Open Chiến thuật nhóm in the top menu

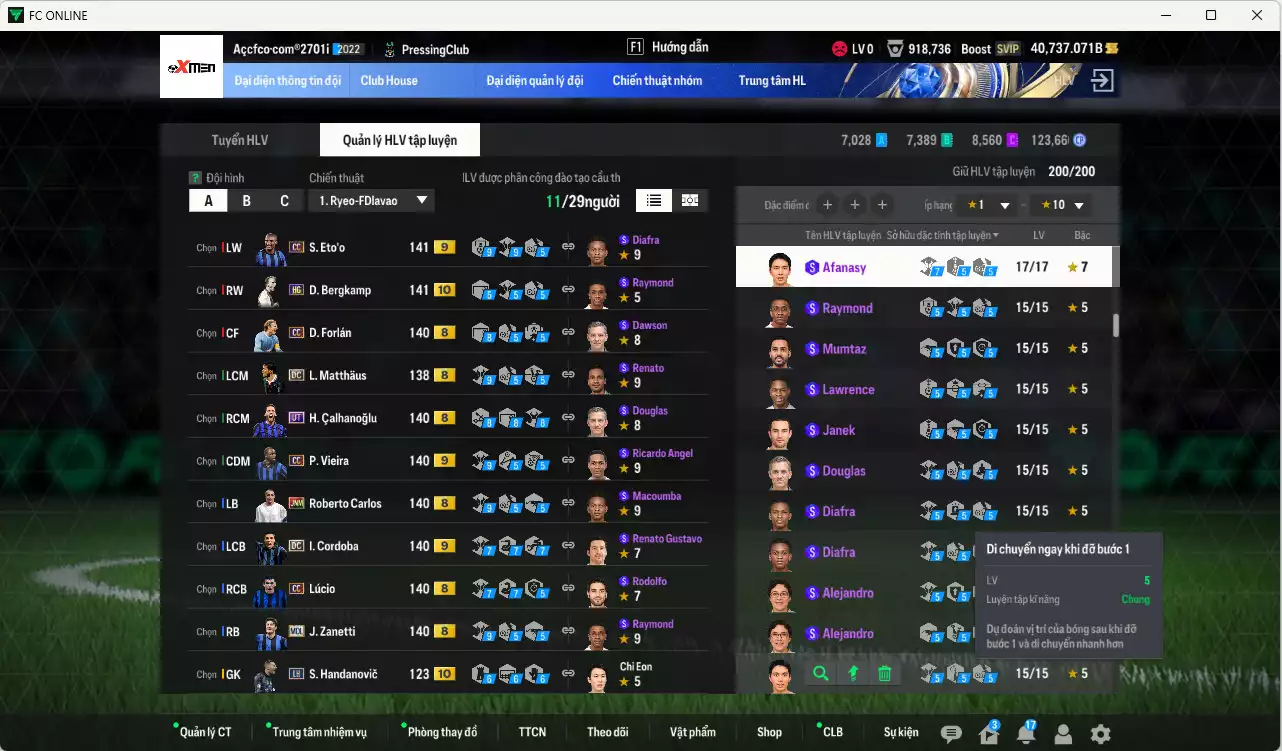pyautogui.click(x=657, y=81)
